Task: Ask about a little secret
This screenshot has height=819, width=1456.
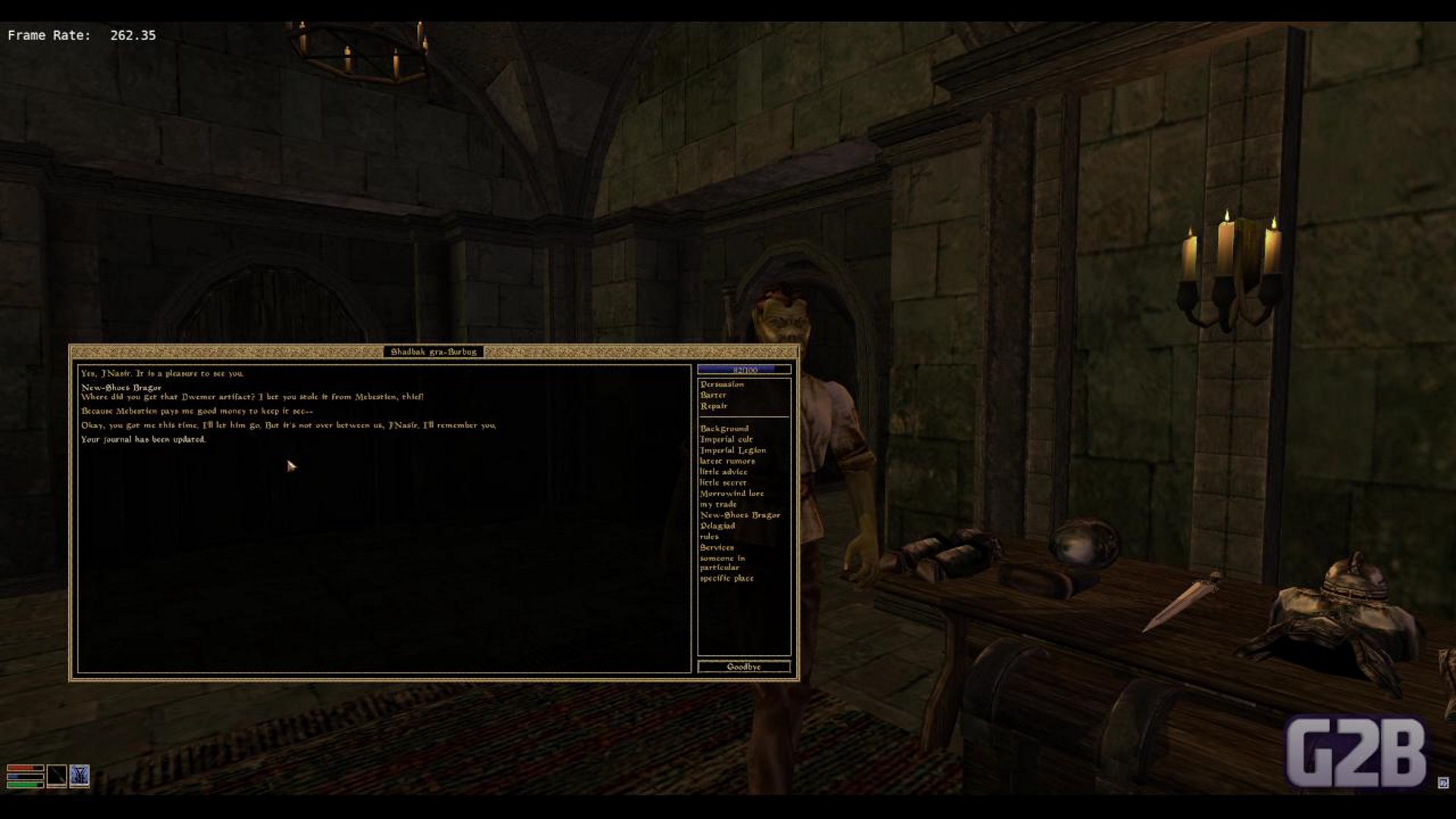Action: (723, 482)
